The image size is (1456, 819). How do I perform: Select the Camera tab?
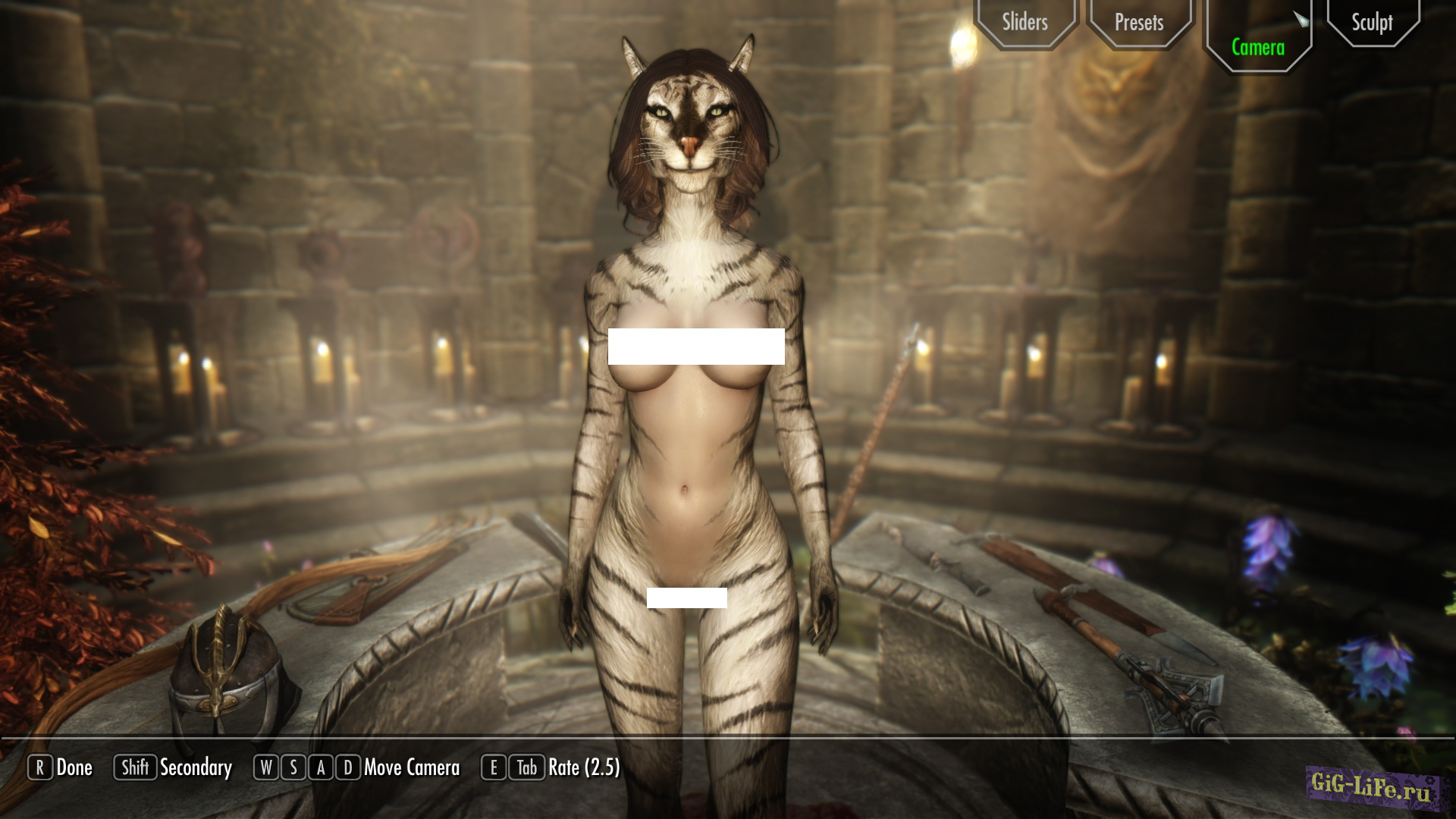click(x=1257, y=47)
